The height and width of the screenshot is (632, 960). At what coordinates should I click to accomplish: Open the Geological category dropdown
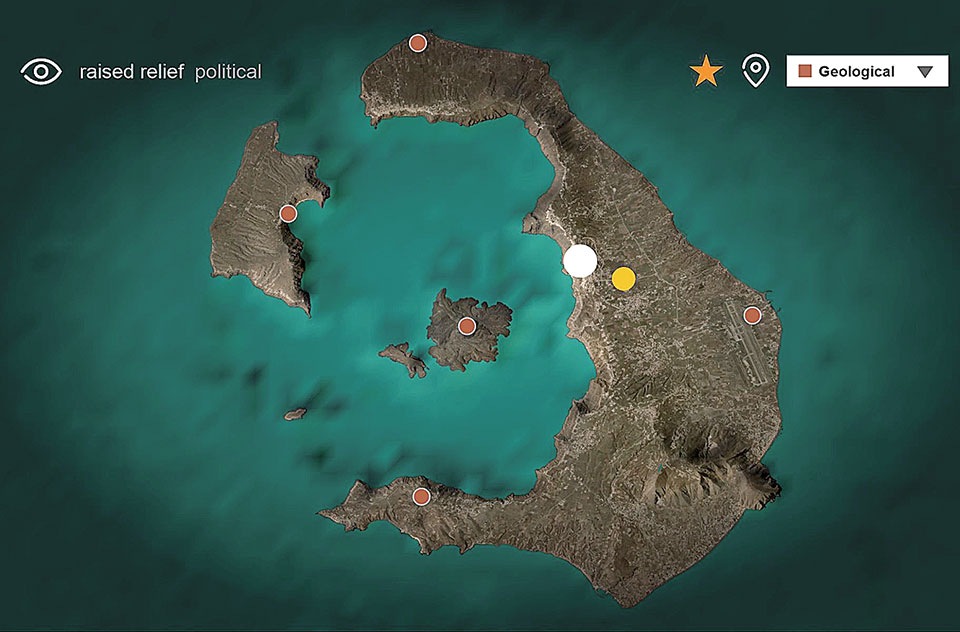[866, 71]
